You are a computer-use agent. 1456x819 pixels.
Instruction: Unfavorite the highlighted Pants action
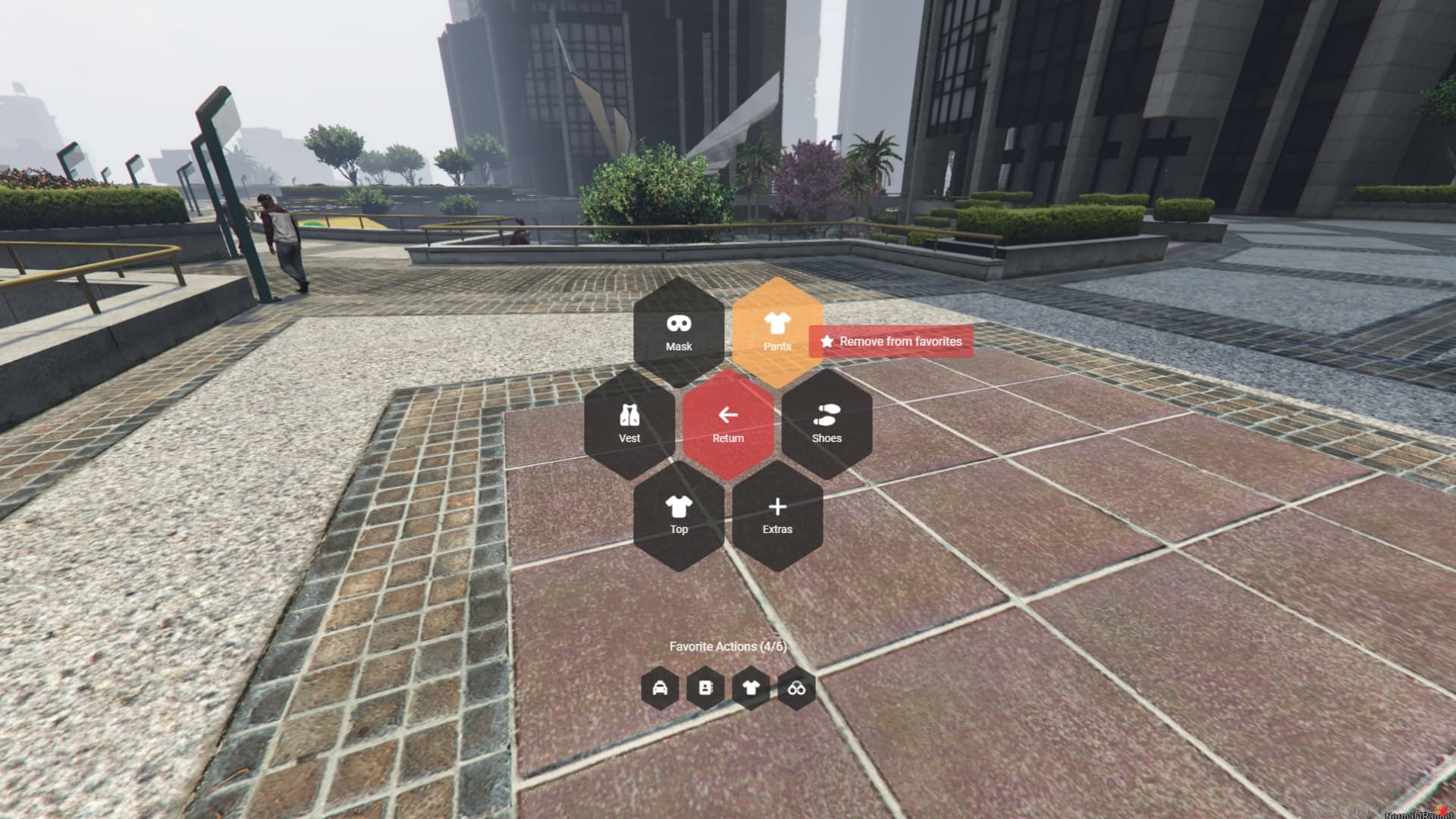tap(891, 342)
